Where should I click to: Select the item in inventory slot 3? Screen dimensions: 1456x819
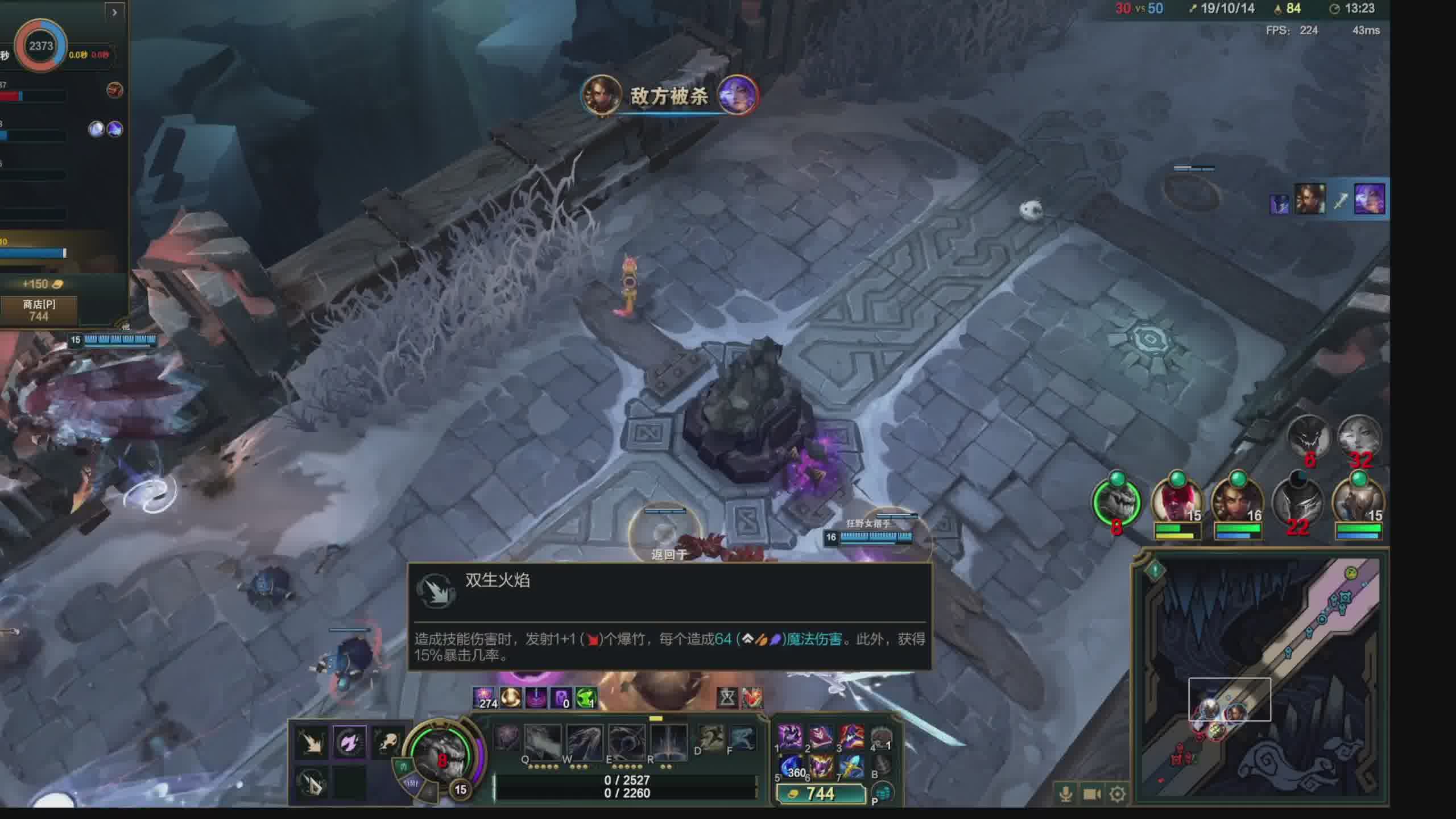[851, 737]
